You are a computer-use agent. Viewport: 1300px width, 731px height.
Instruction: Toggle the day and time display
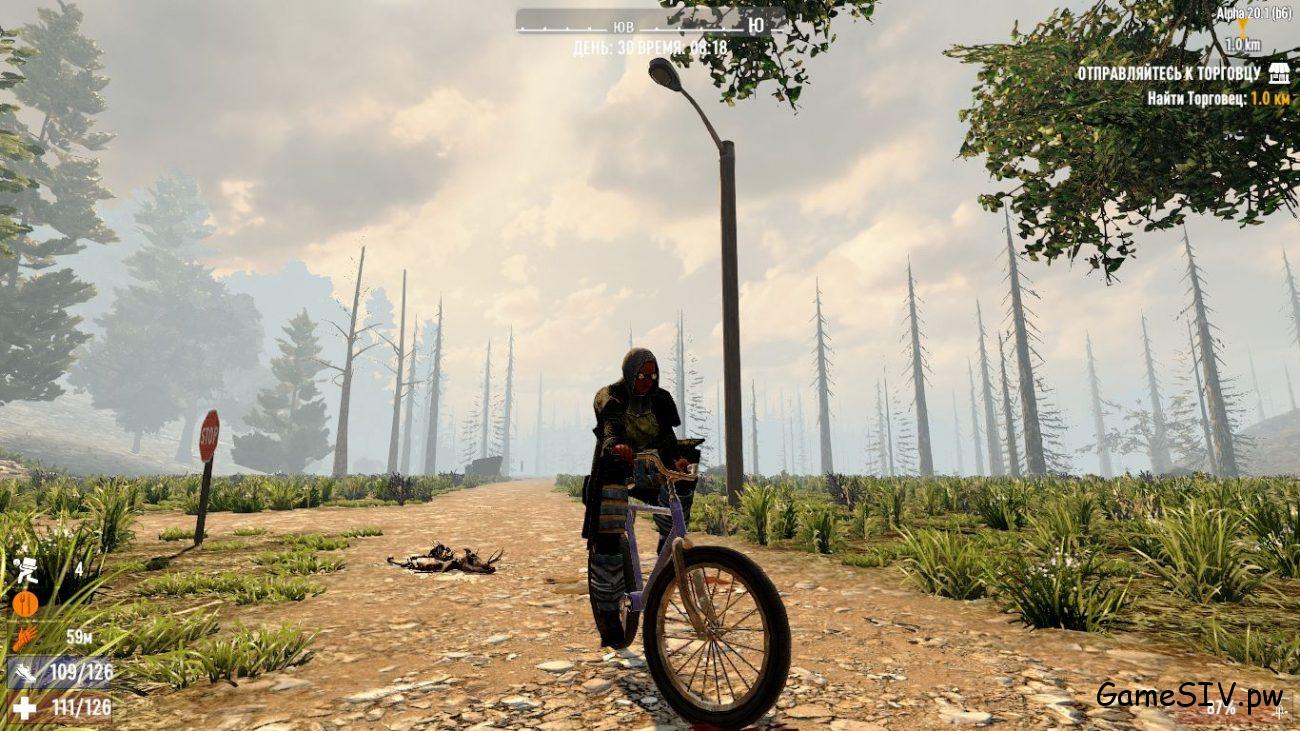click(x=649, y=47)
